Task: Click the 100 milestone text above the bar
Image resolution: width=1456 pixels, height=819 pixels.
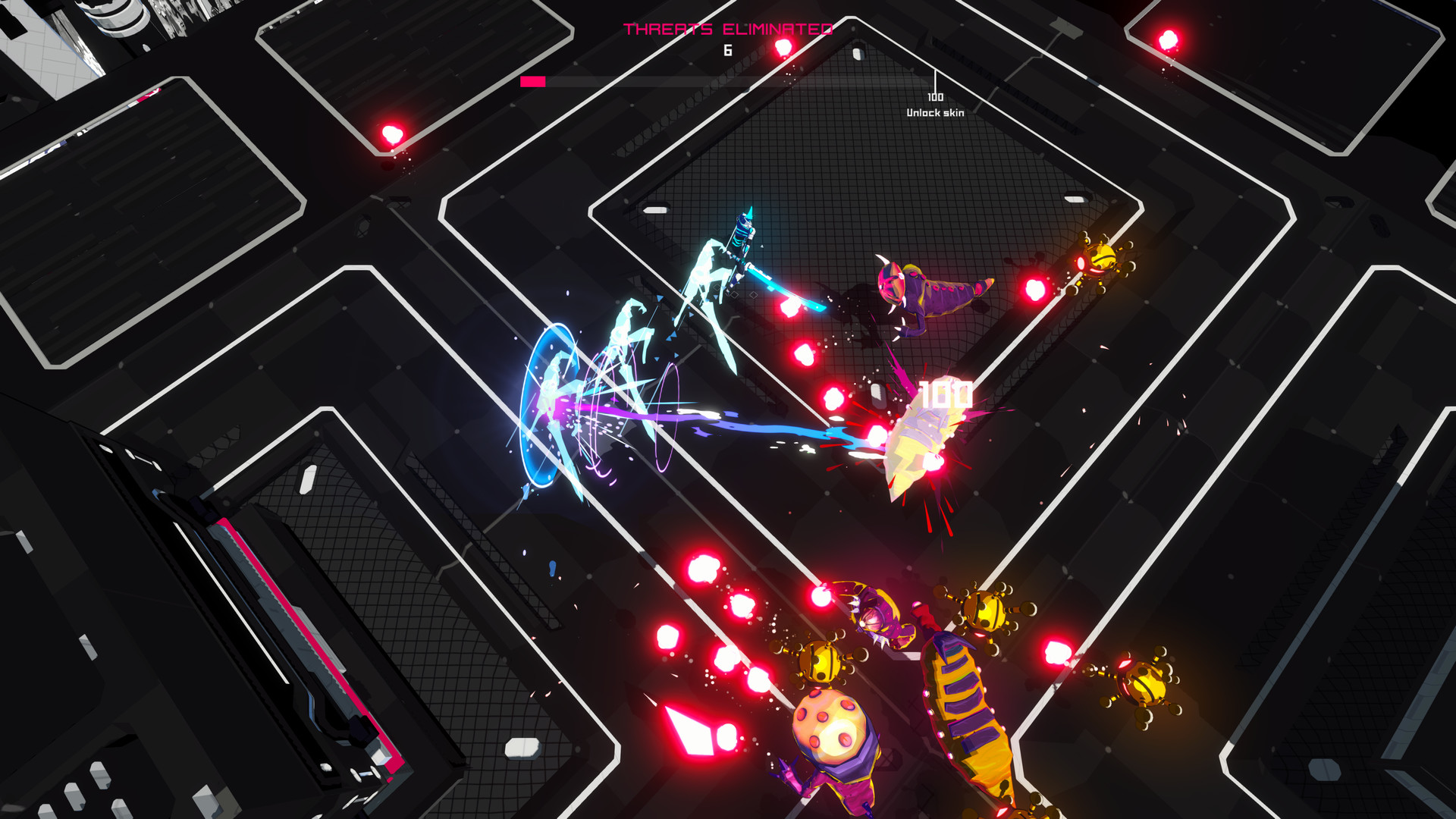Action: [x=934, y=96]
